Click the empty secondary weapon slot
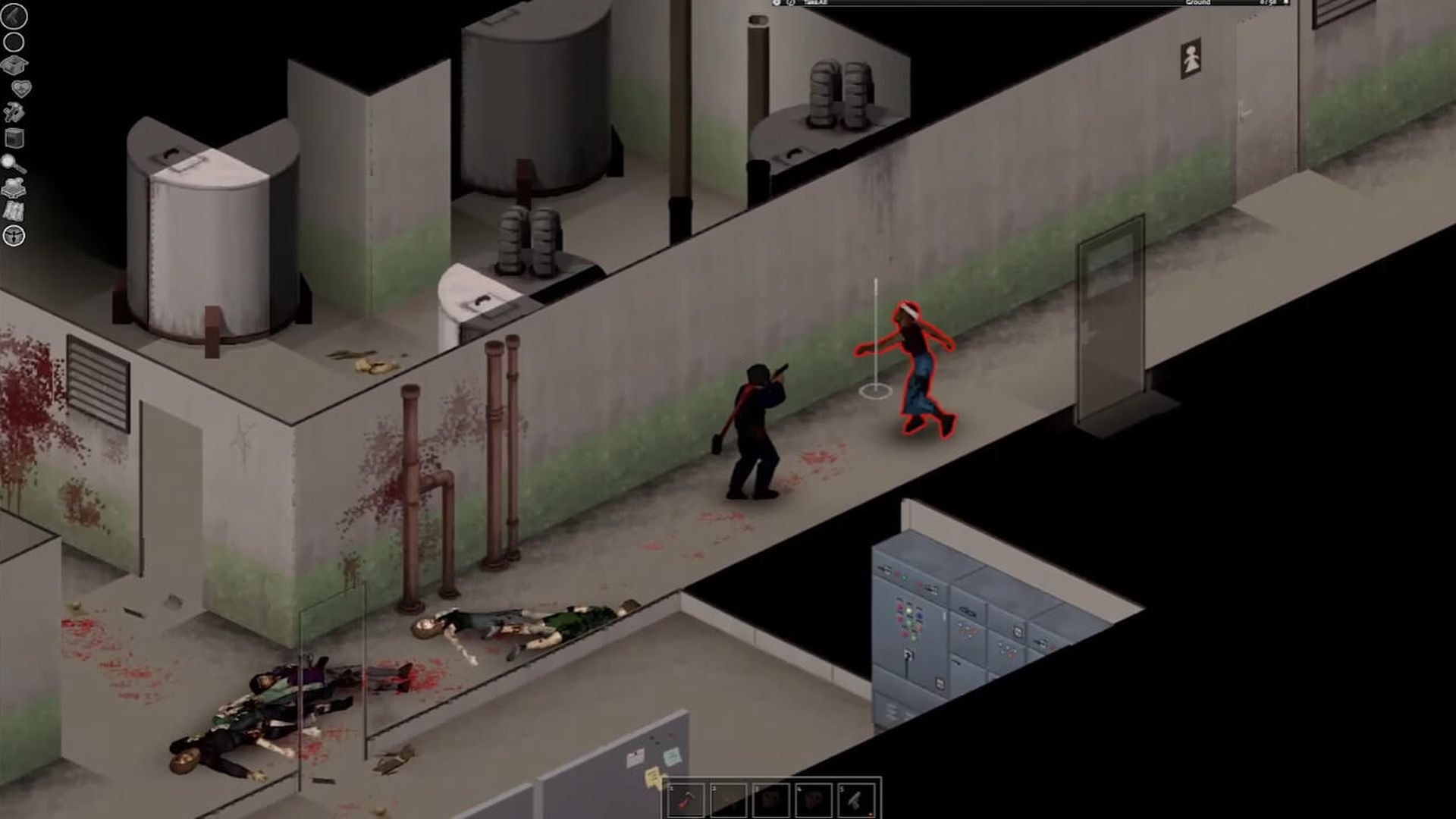The width and height of the screenshot is (1456, 819). 15,42
